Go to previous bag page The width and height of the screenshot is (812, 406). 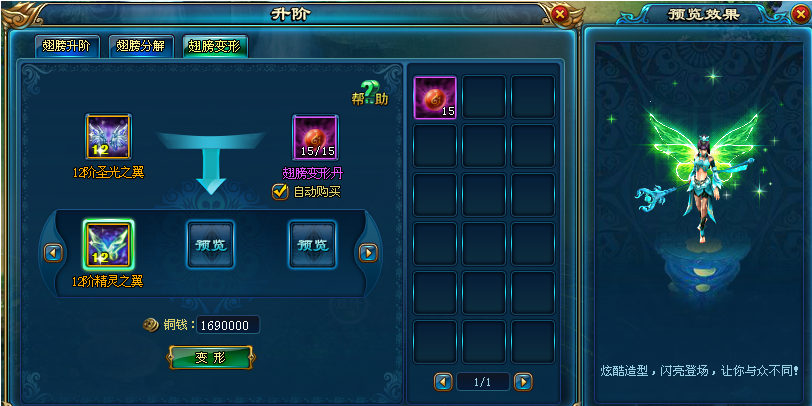[x=443, y=381]
